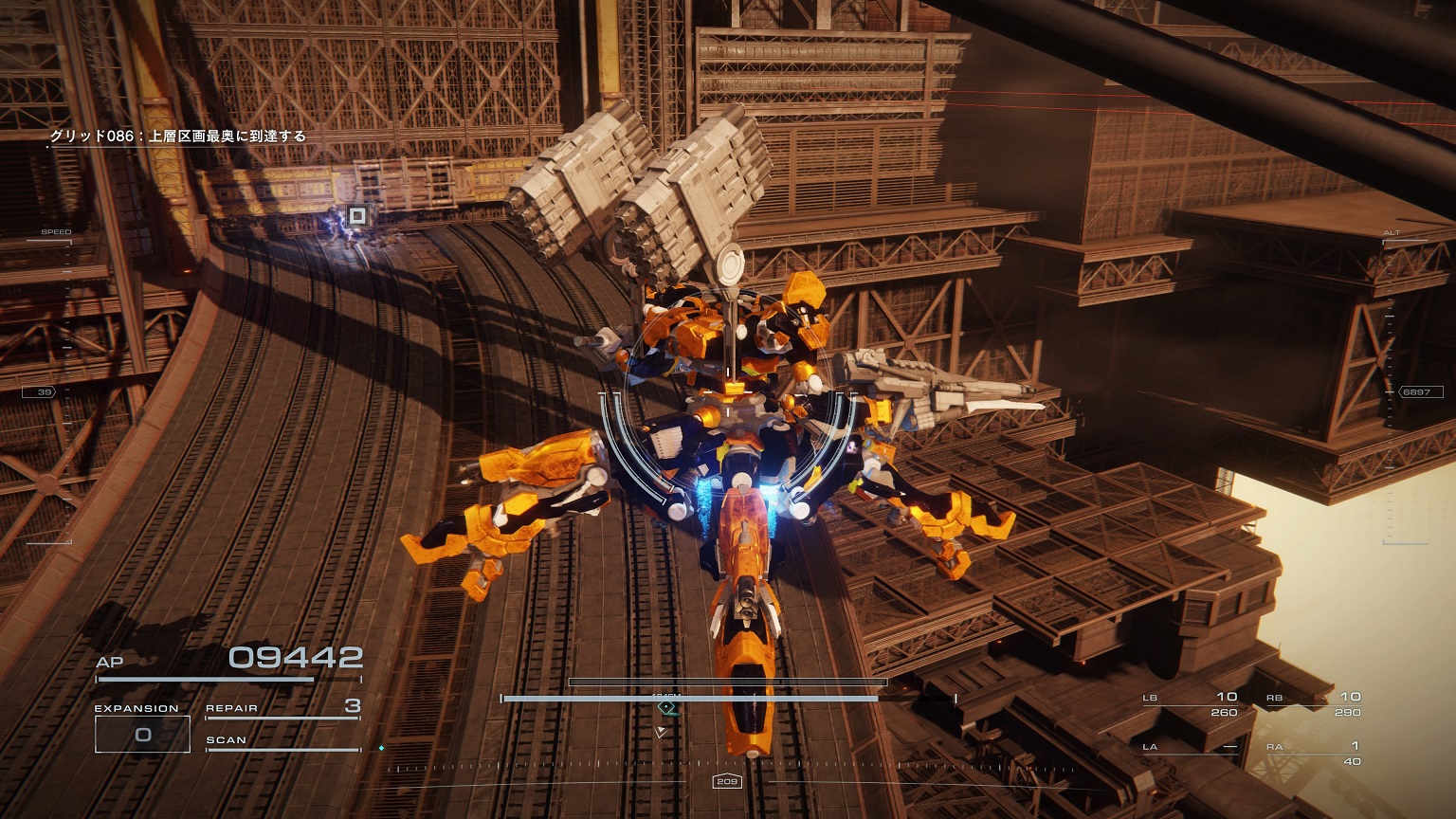The image size is (1456, 819).
Task: Use the REPAIR kit indicator
Action: pos(282,708)
